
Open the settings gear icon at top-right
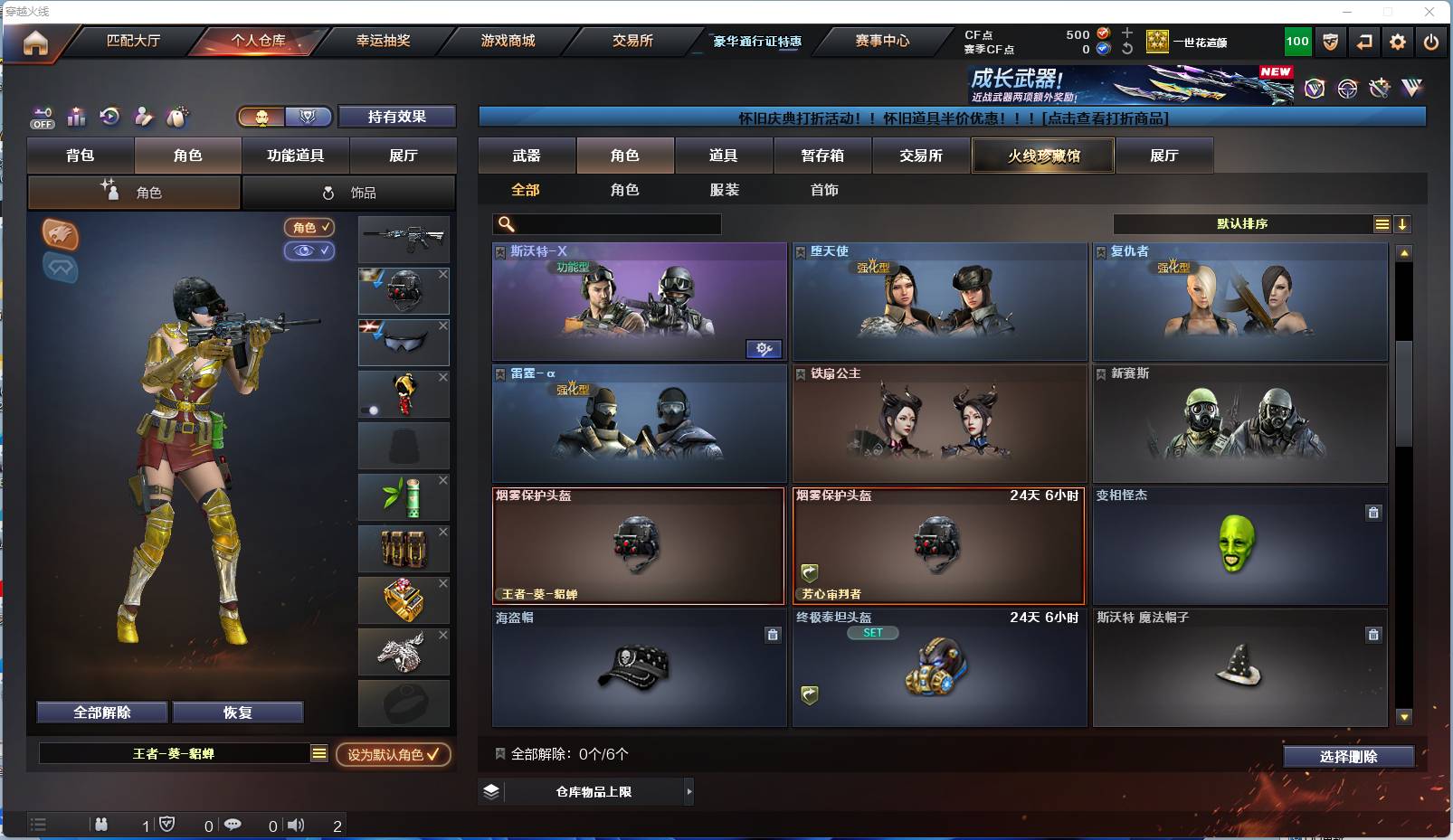[1397, 41]
